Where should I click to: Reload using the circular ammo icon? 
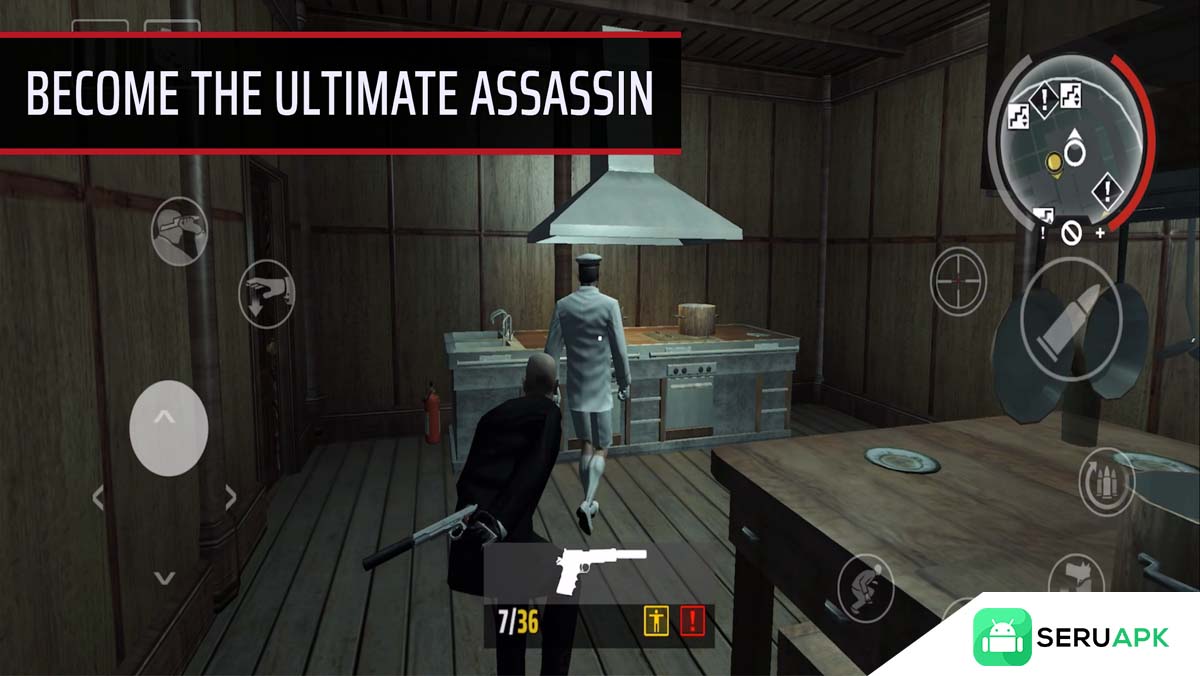tap(1107, 479)
